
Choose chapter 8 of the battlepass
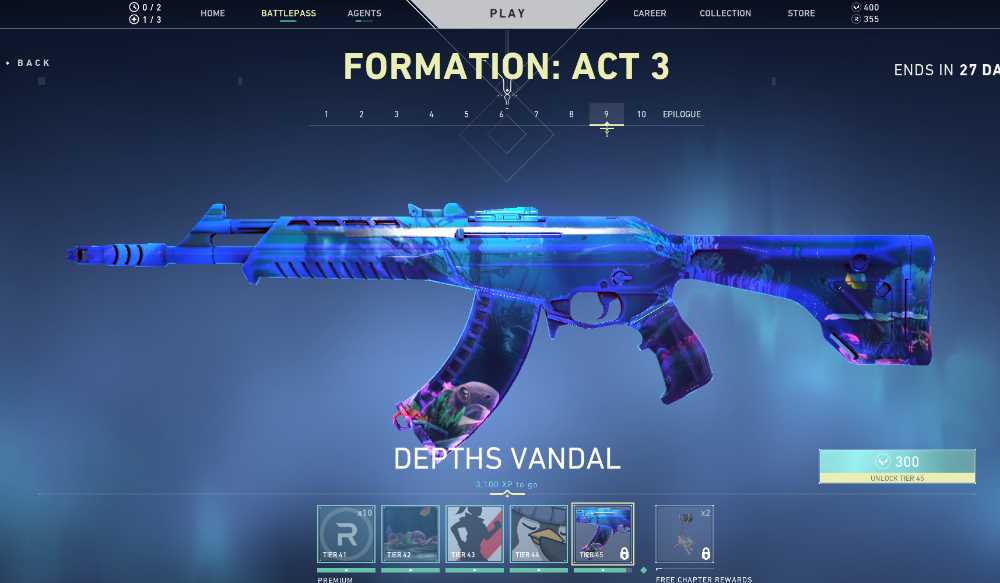click(571, 114)
